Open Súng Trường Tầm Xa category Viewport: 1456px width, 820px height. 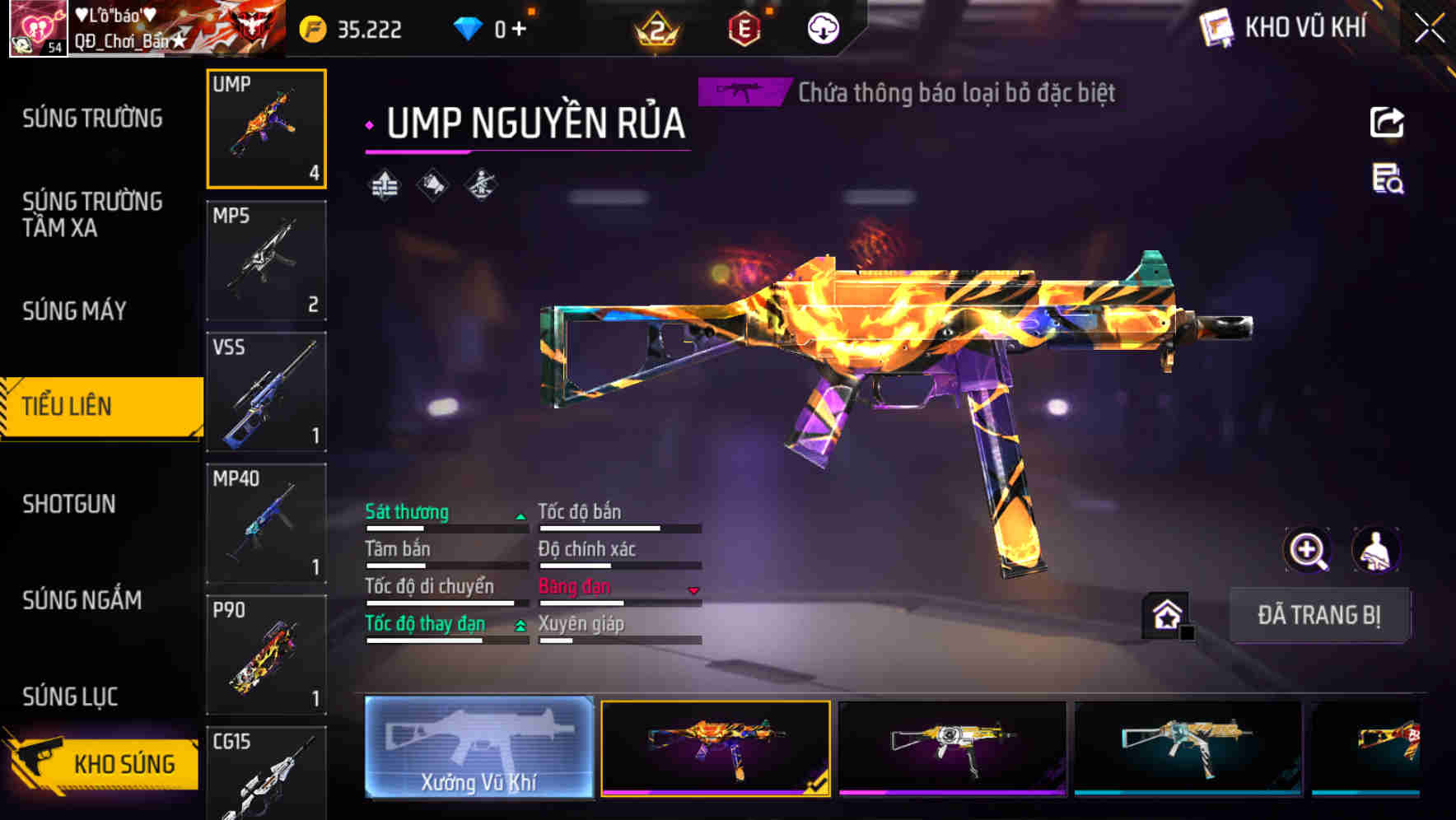pos(92,215)
